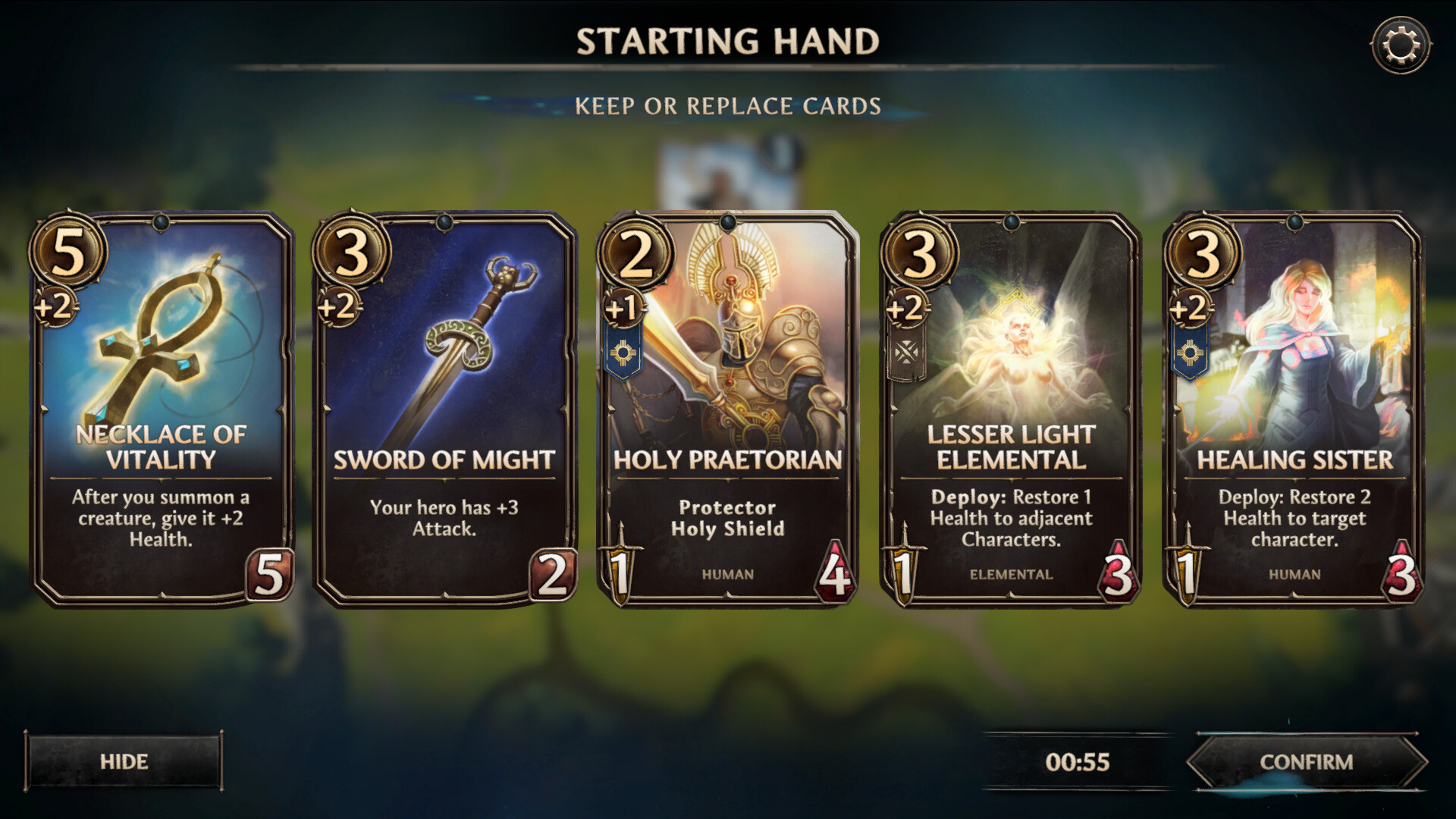Click the faction icon on Lesser Light Elemental

908,350
